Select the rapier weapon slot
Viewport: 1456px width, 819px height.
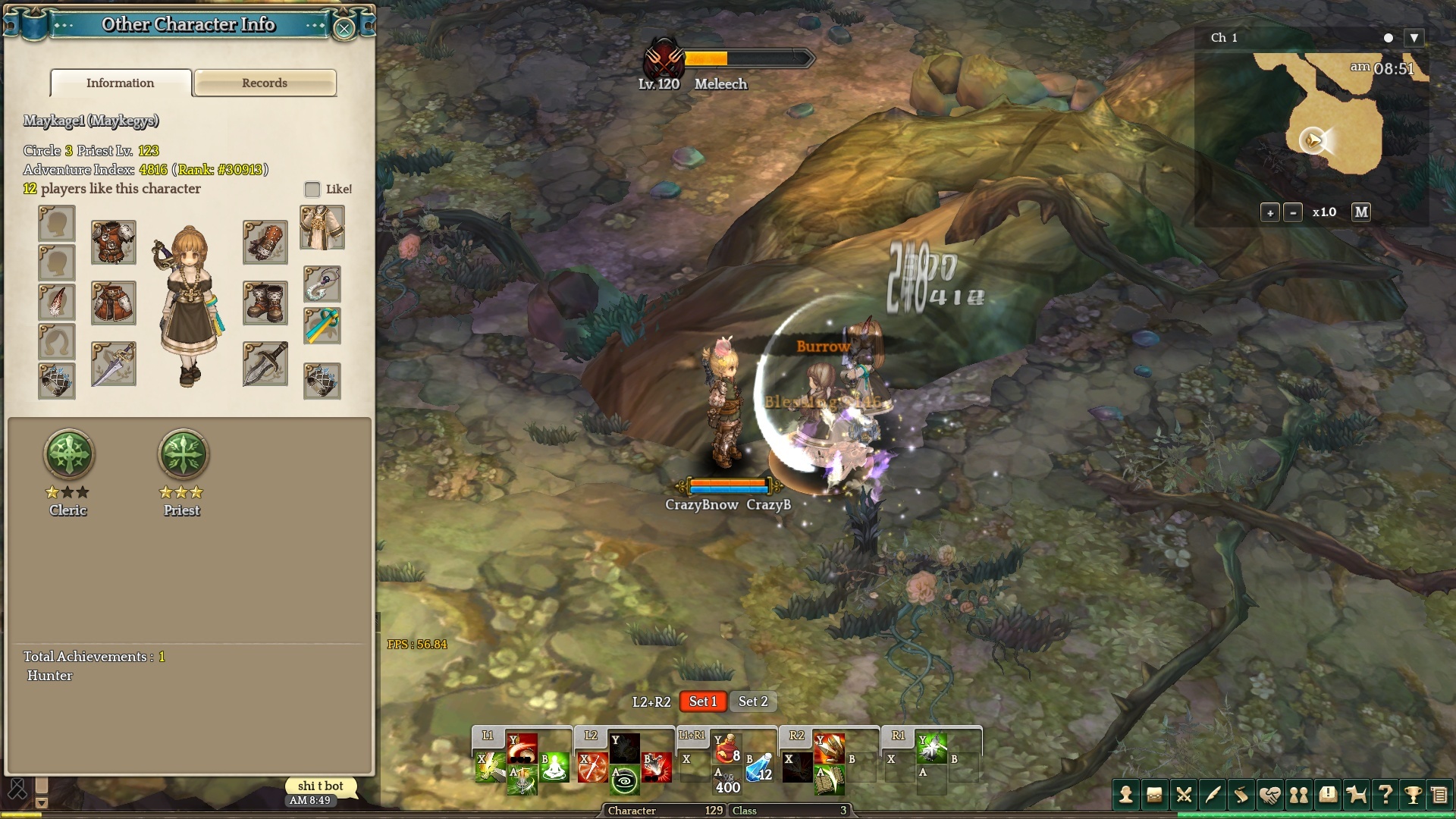114,364
